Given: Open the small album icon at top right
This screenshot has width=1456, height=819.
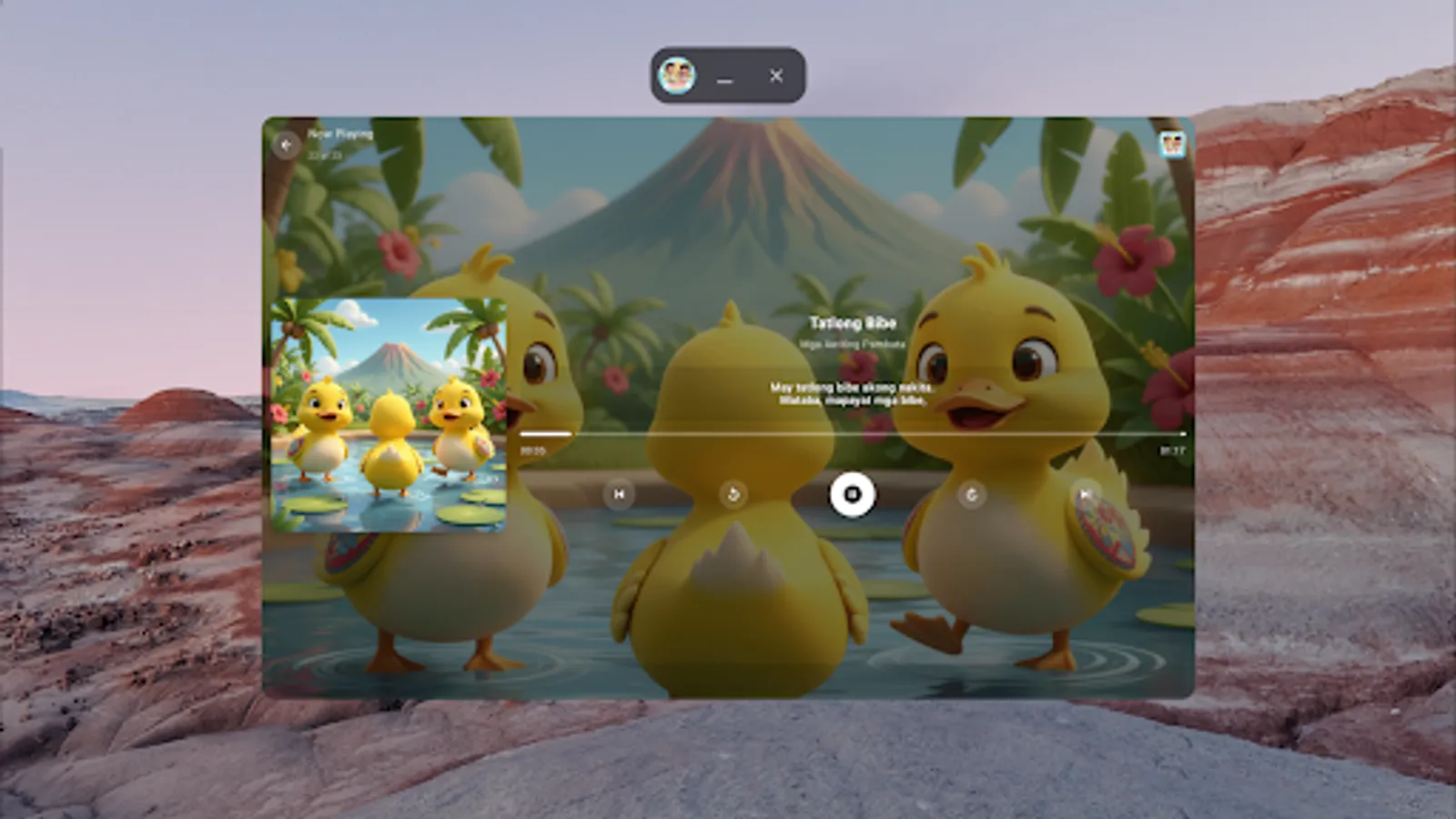Looking at the screenshot, I should pos(1169,143).
